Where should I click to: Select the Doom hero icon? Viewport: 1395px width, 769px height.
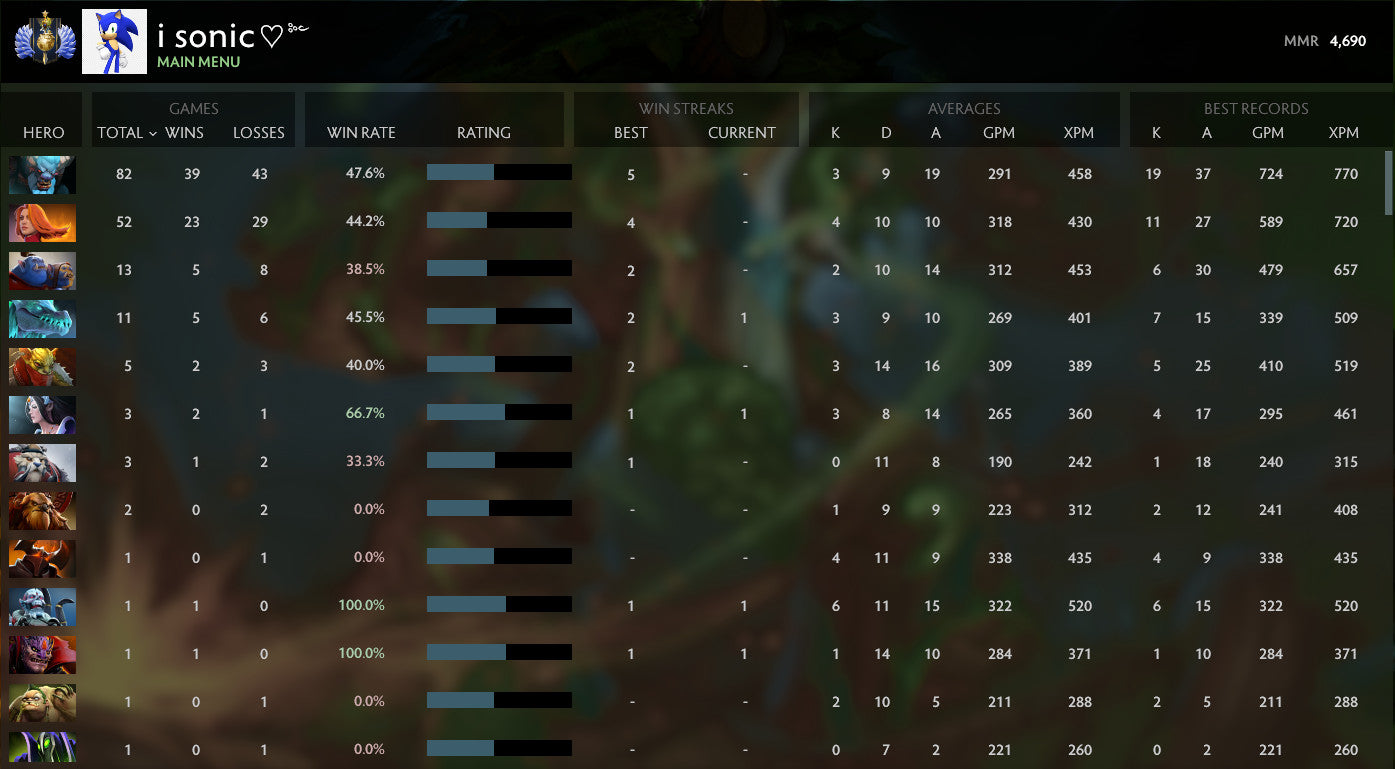42,558
